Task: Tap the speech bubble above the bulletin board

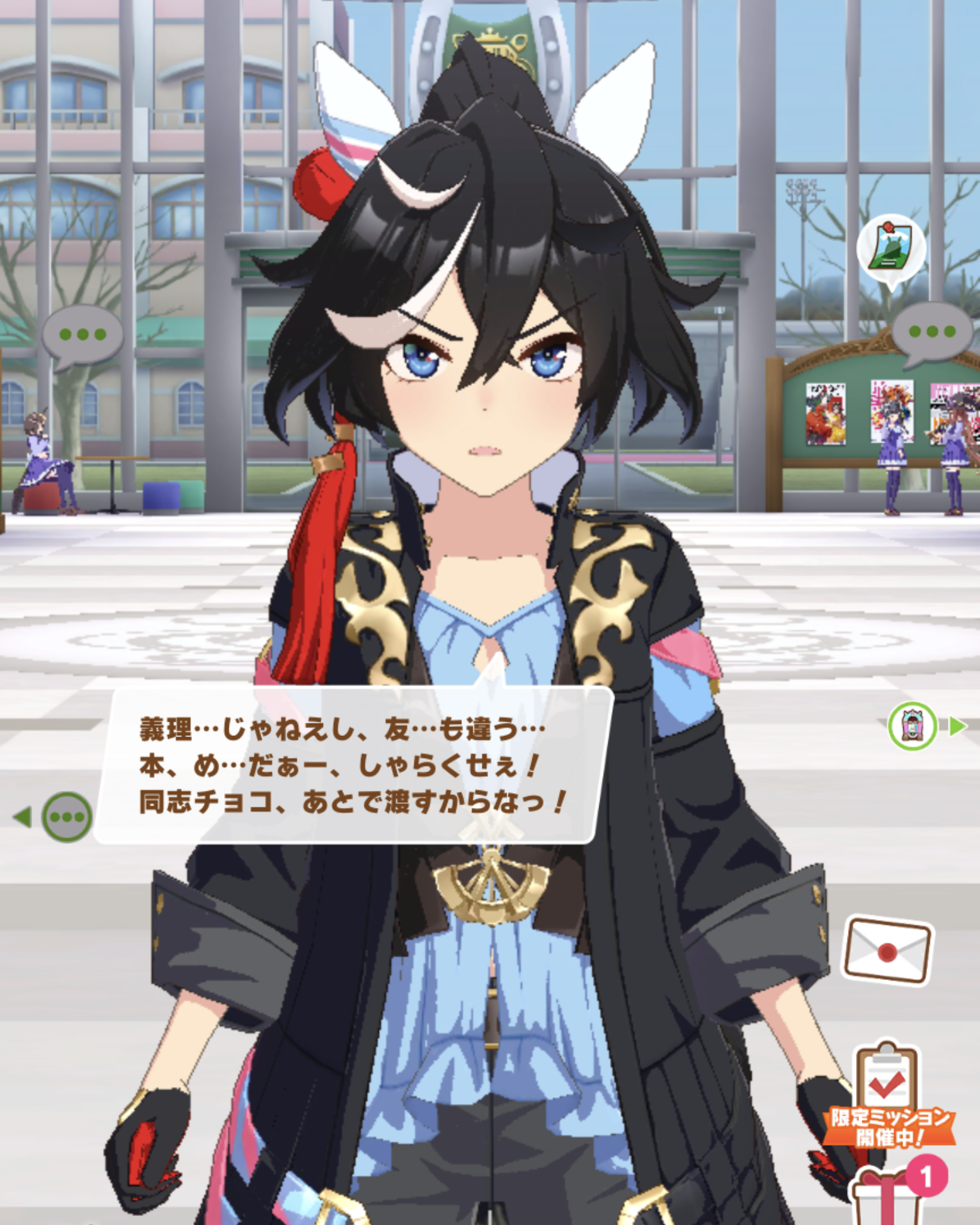Action: tap(932, 332)
